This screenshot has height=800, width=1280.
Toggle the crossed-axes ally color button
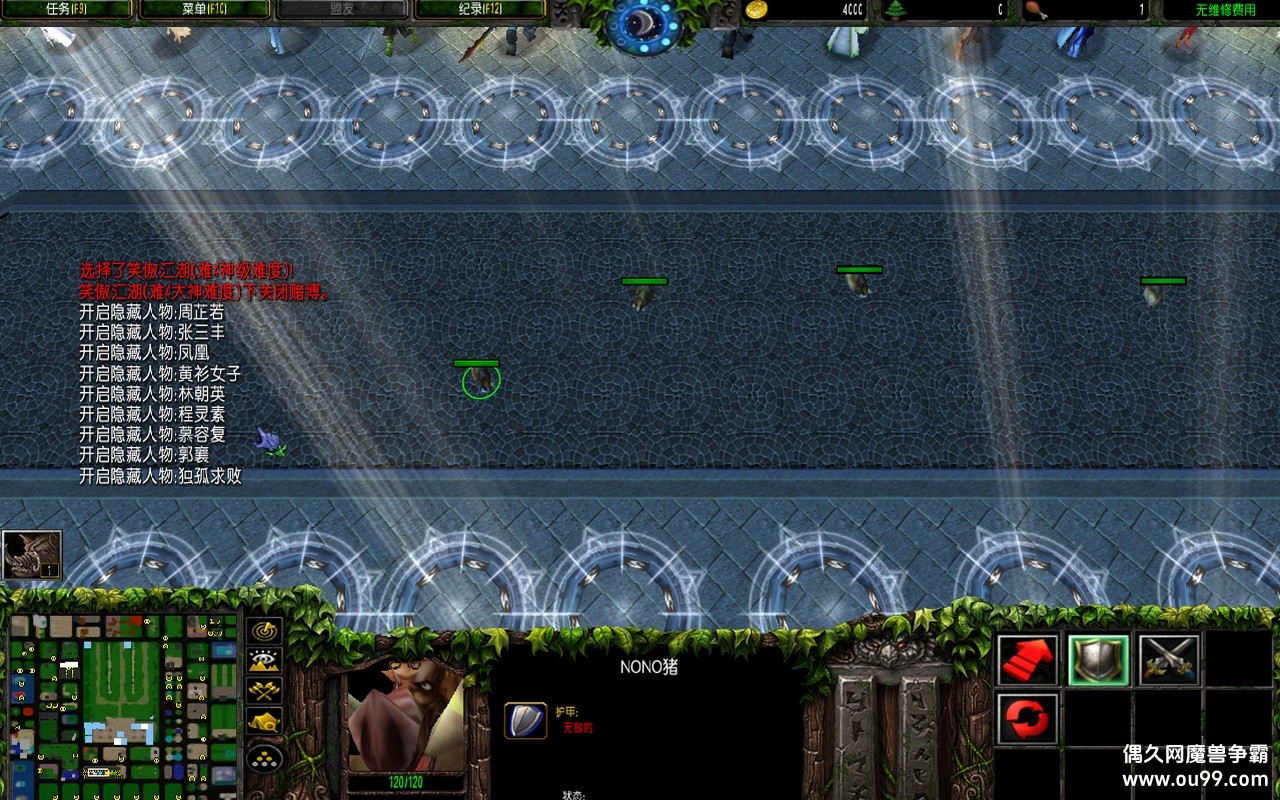264,690
